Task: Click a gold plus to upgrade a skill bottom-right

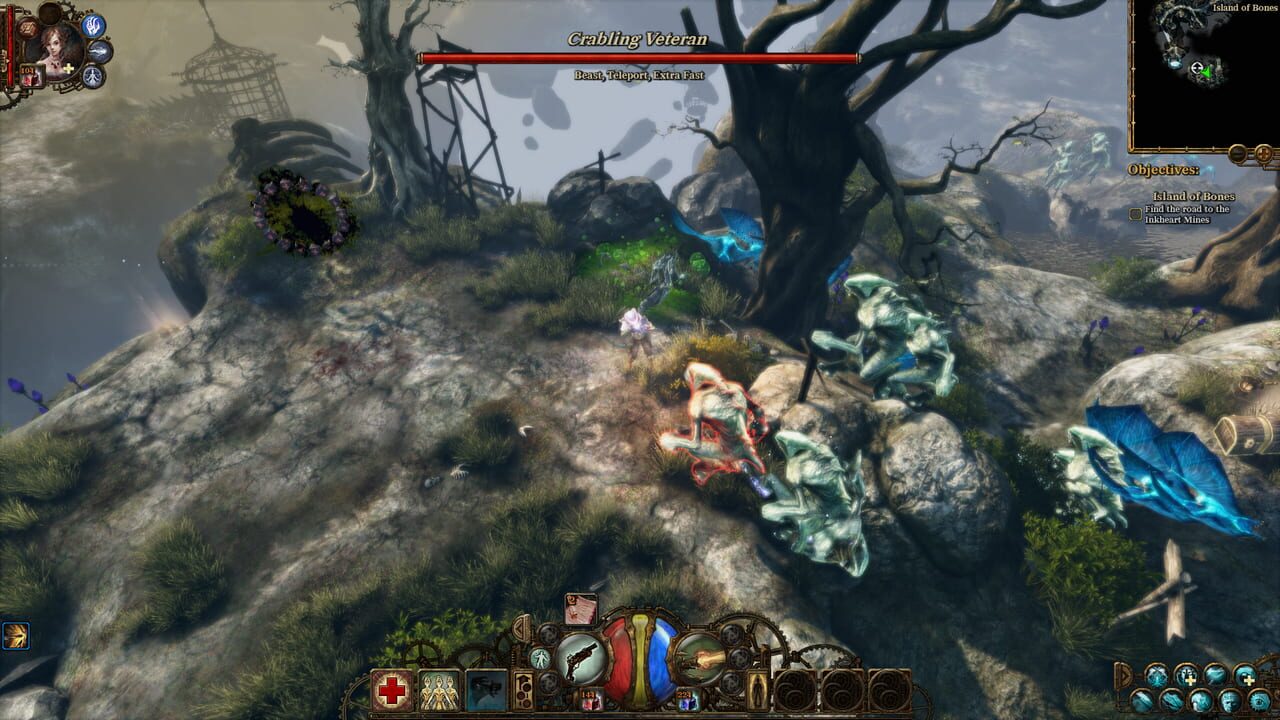Action: tap(1190, 680)
